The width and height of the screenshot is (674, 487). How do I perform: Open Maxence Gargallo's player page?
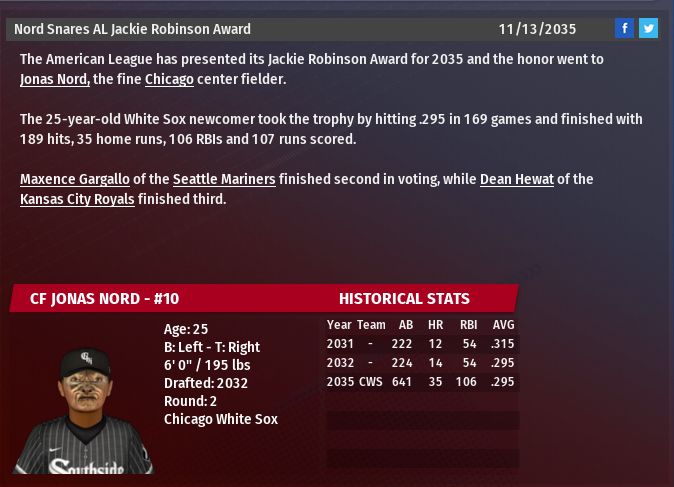click(72, 180)
